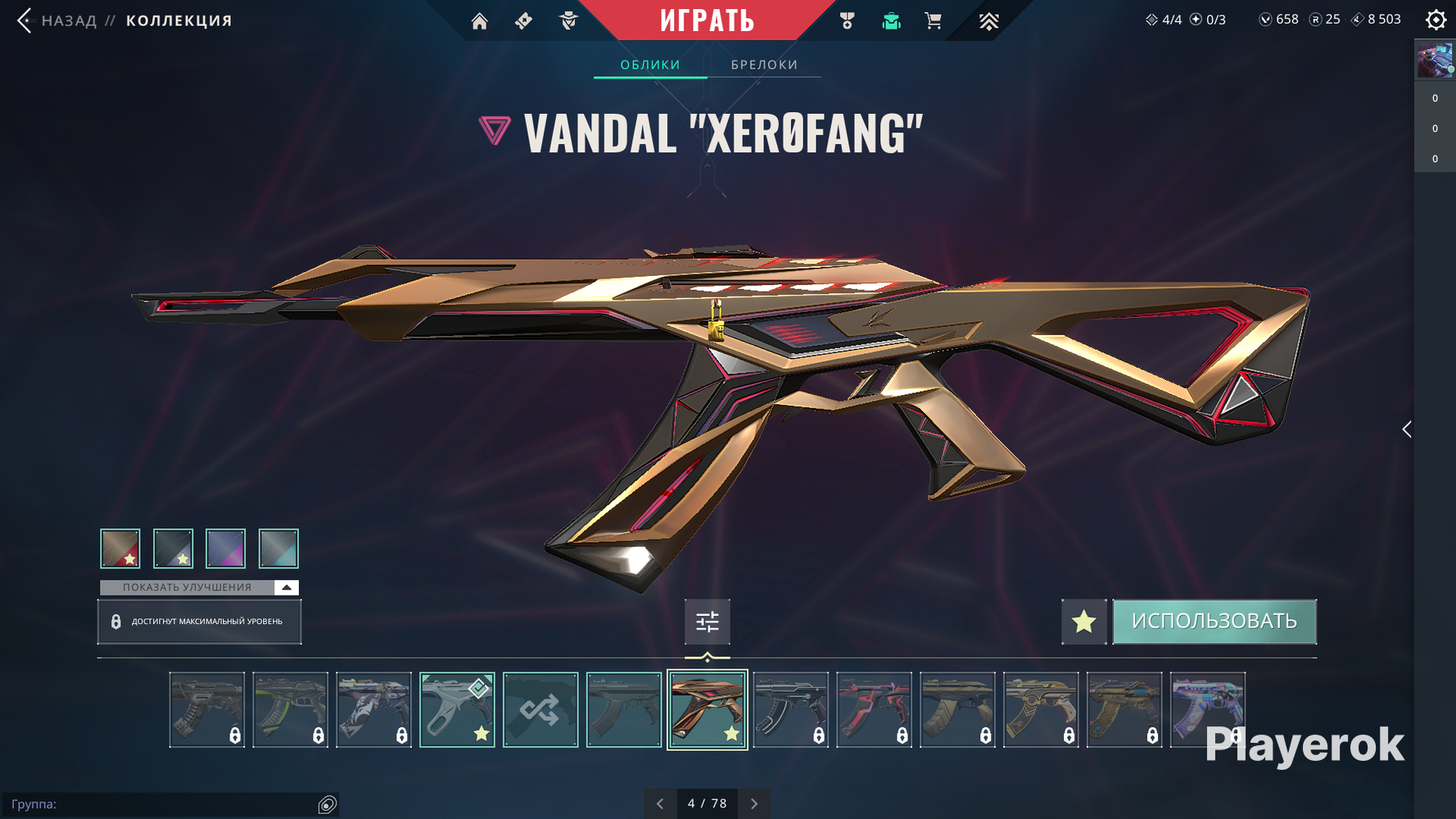This screenshot has width=1456, height=819.
Task: Switch to the БРЕЛОКИ tab
Action: (764, 65)
